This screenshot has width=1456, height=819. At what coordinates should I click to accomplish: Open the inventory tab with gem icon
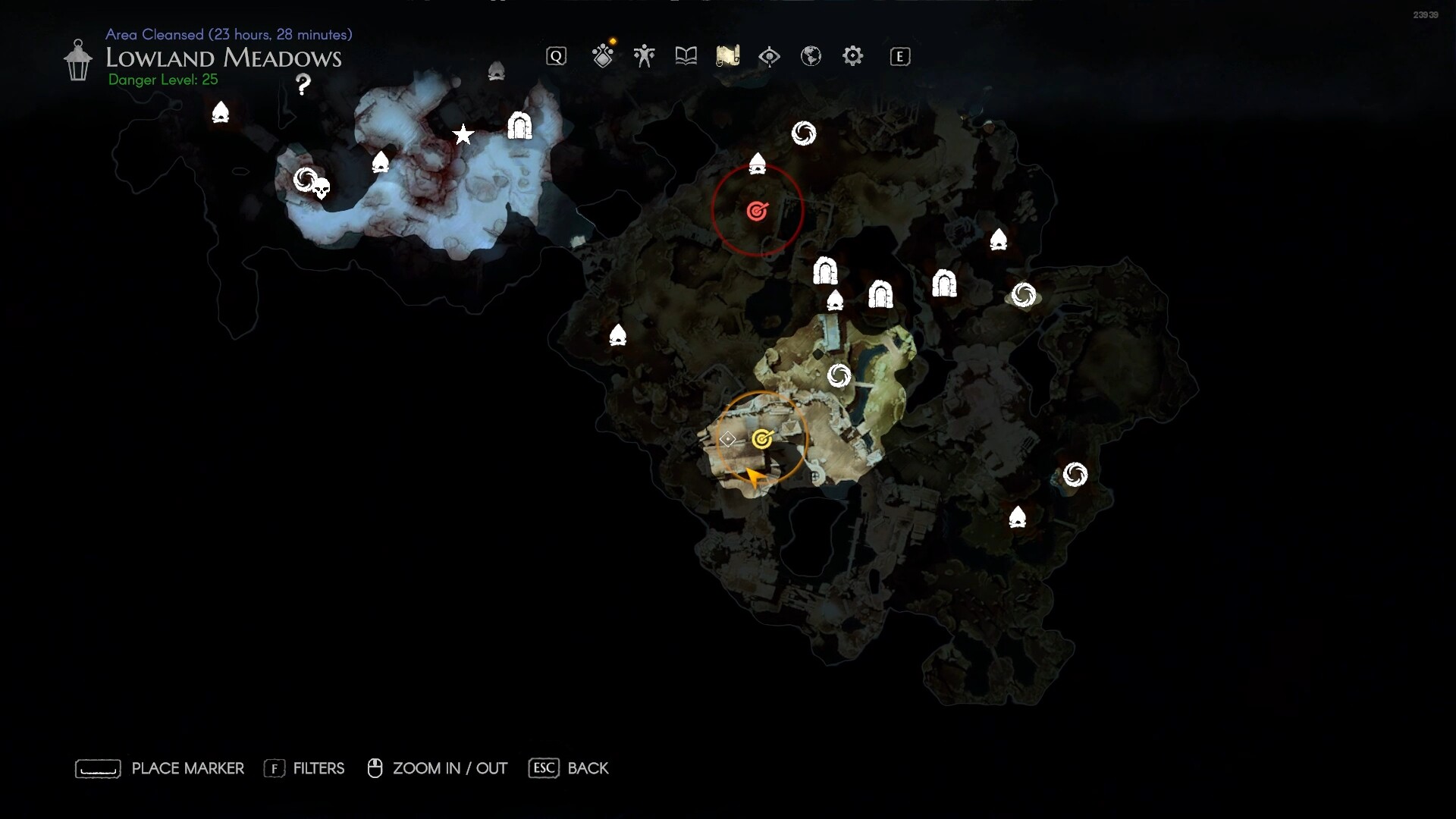(603, 56)
